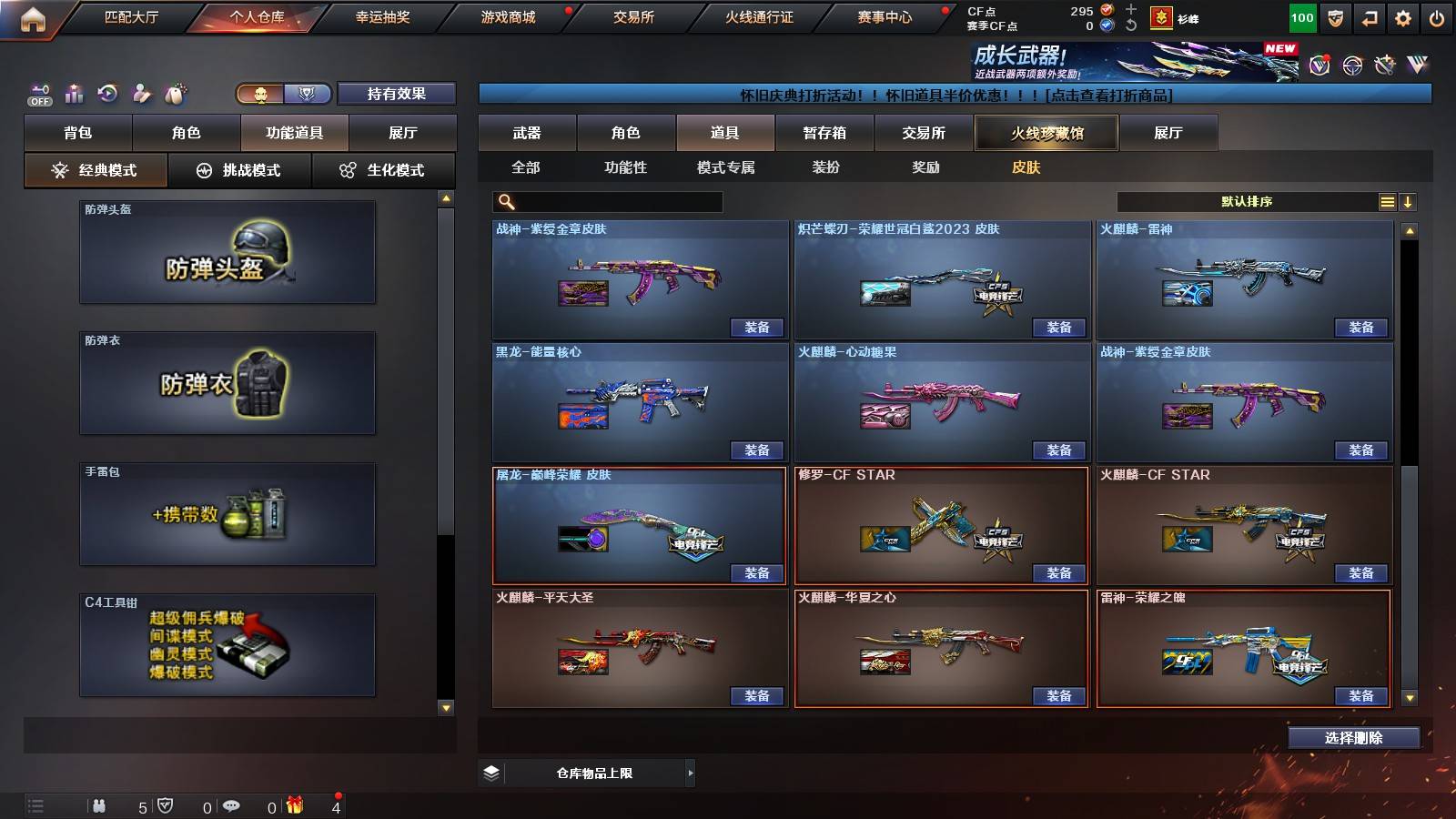Open the replay playback icon above the inventory panel
1456x819 pixels.
[x=107, y=93]
